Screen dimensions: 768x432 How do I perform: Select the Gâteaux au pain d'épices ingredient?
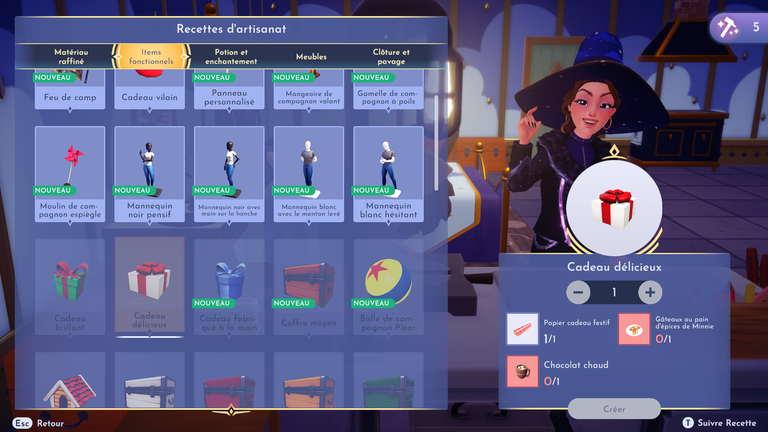[634, 327]
